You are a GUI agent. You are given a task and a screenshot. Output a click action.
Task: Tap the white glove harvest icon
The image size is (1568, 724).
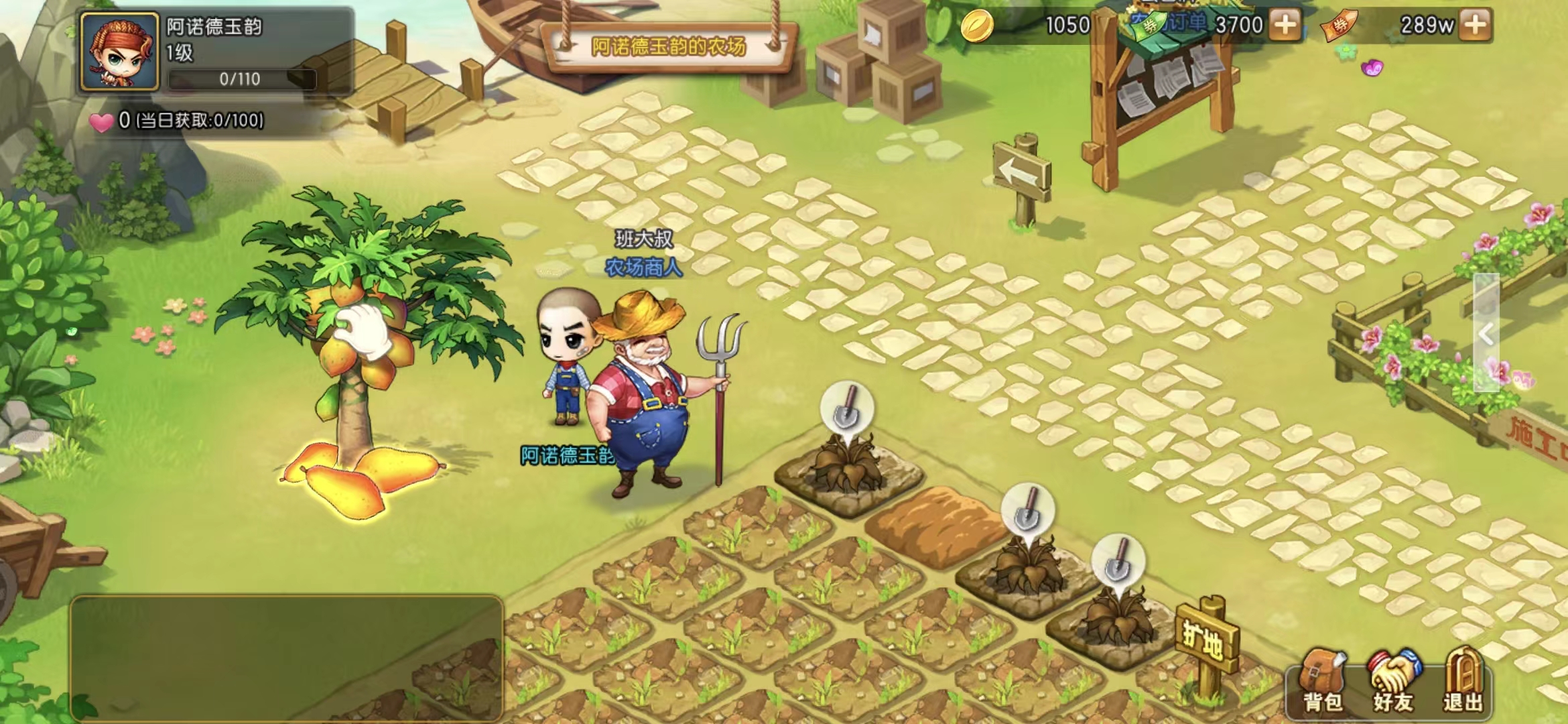[x=362, y=330]
